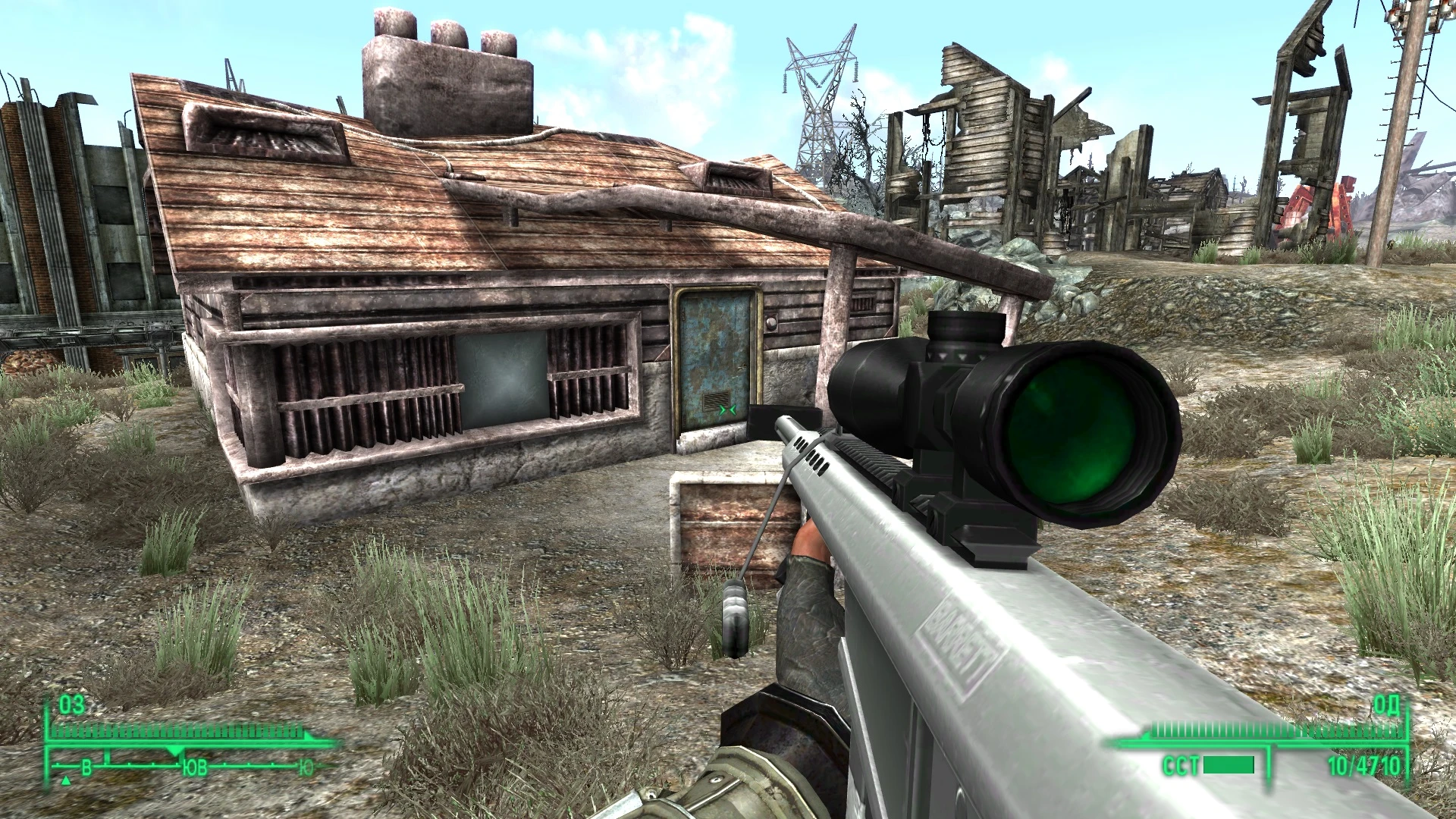
Task: Click the green door marker on the shack door
Action: 726,409
